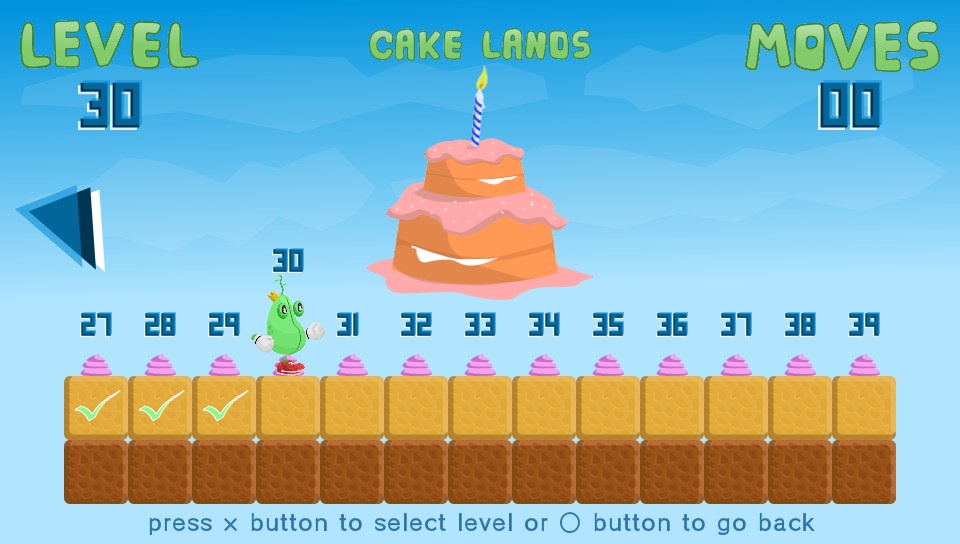
Task: Pick level 29 tile
Action: point(224,407)
